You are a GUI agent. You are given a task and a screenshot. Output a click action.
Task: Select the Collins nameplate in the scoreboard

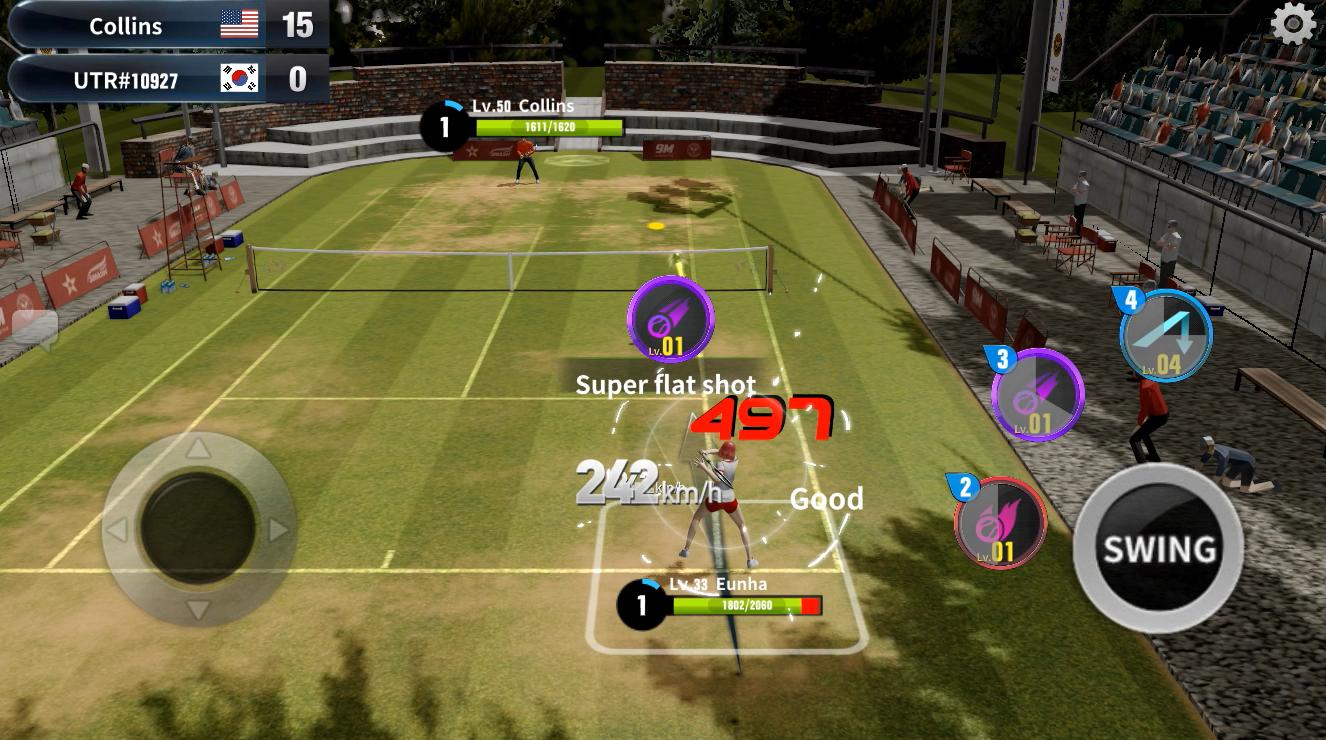126,25
